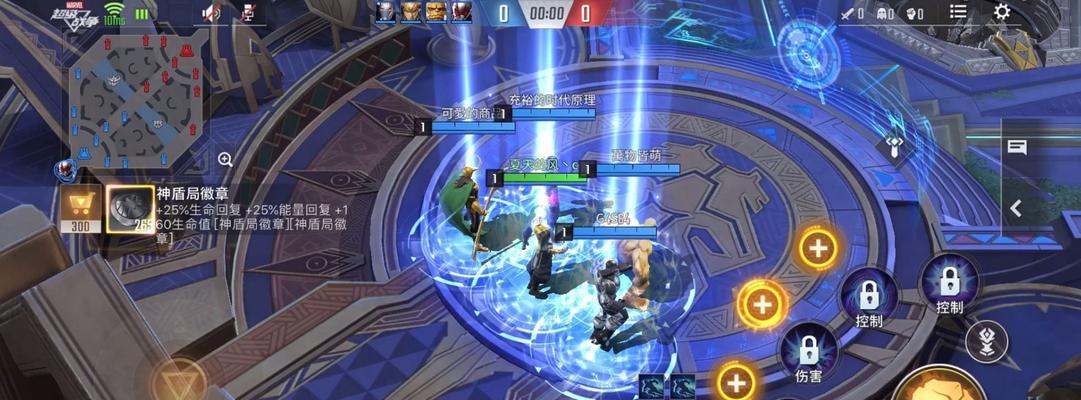Tap the round emblem button beside the skills
This screenshot has height=400, width=1081.
click(x=986, y=341)
